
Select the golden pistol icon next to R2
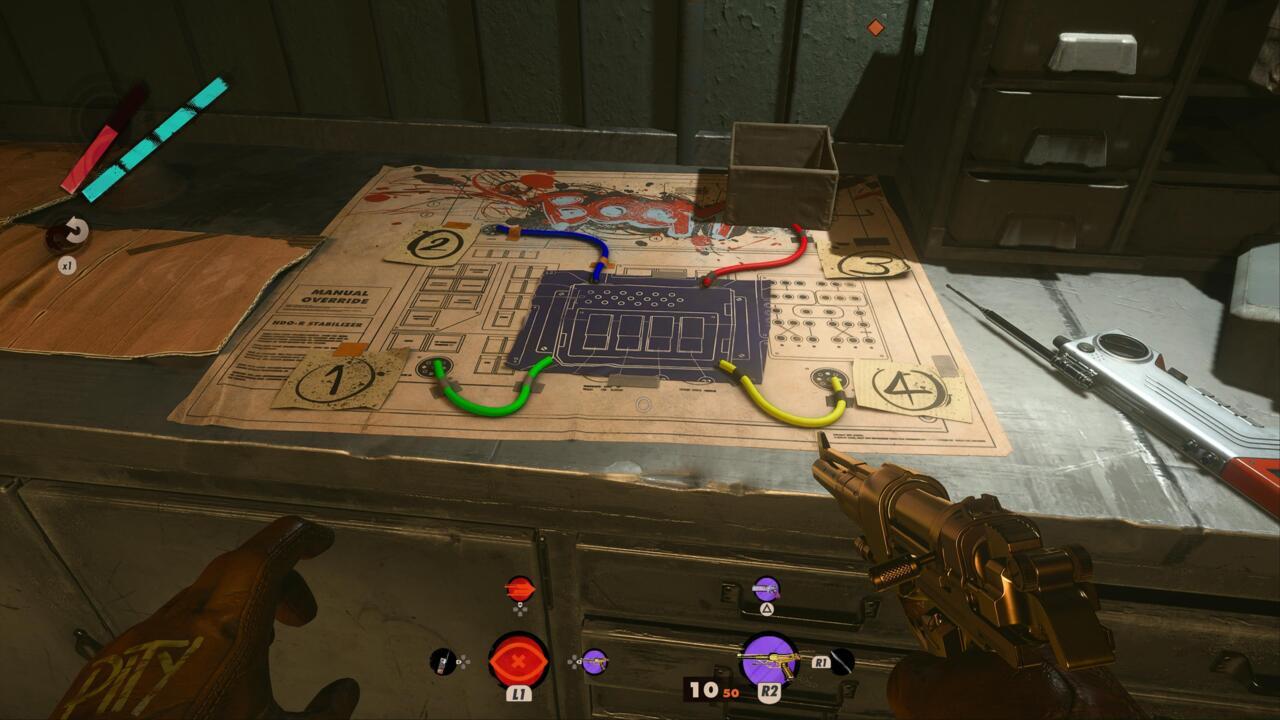pyautogui.click(x=772, y=660)
